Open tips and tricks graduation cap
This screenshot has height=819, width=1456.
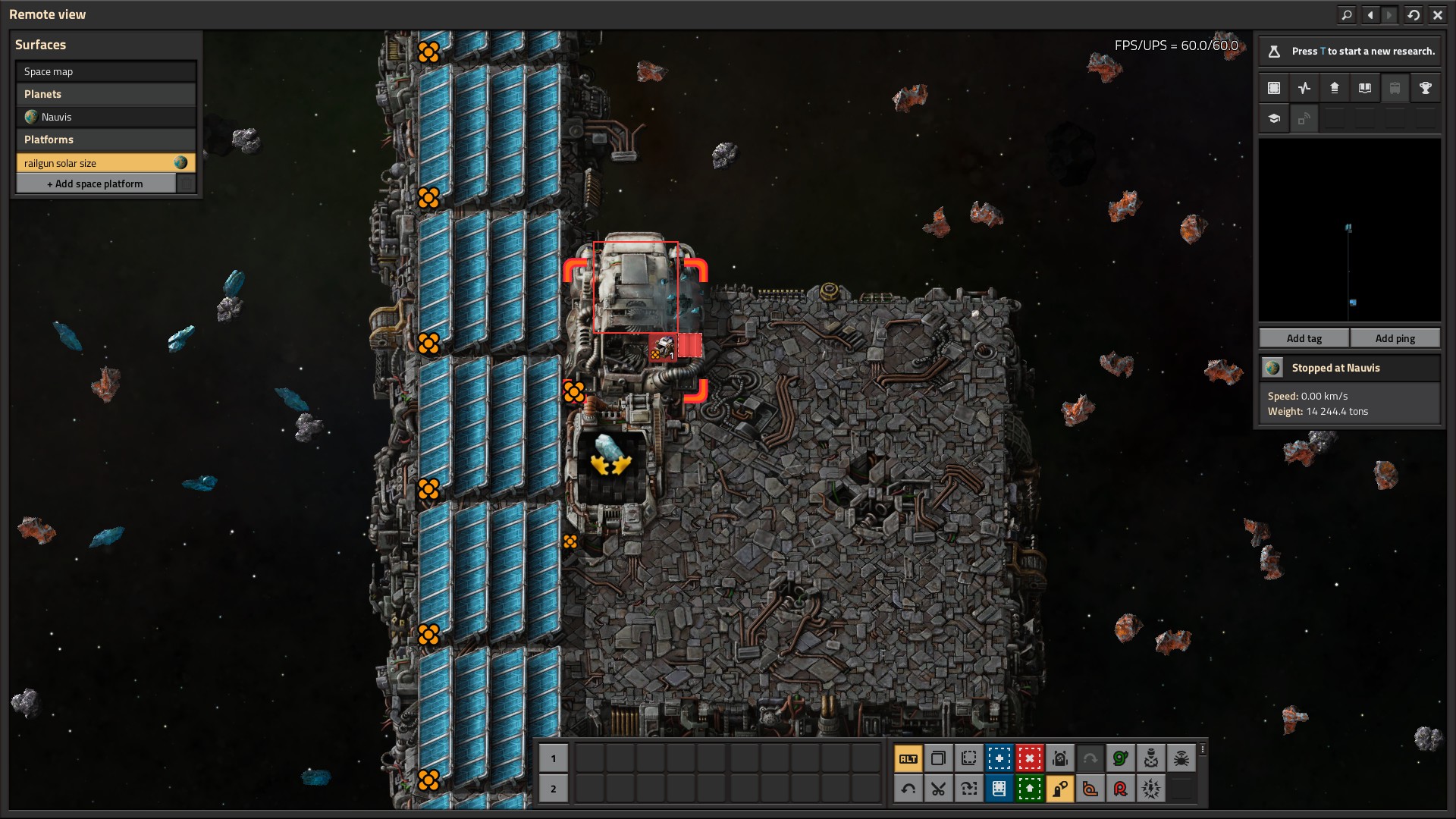pos(1273,118)
